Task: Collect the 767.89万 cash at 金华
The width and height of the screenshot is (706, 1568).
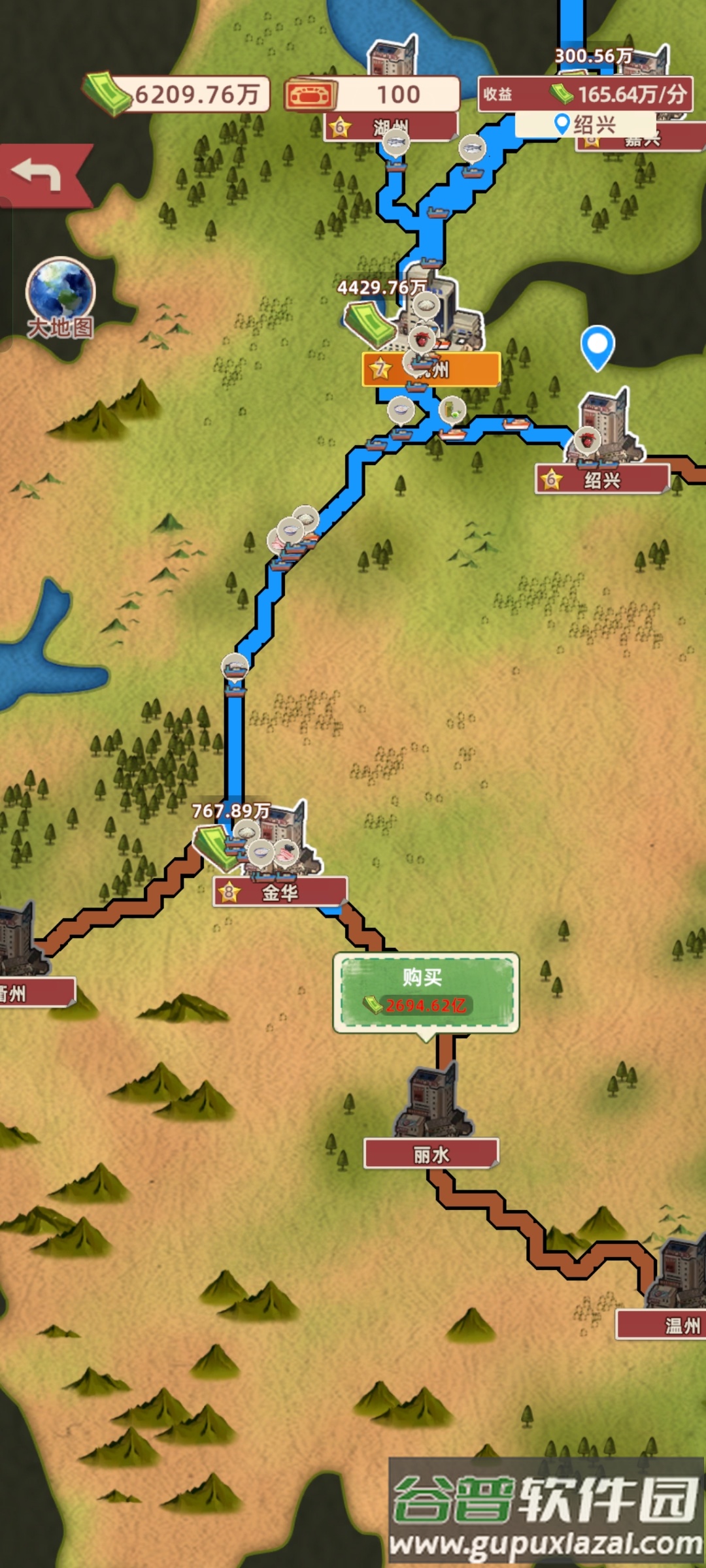Action: tap(216, 846)
